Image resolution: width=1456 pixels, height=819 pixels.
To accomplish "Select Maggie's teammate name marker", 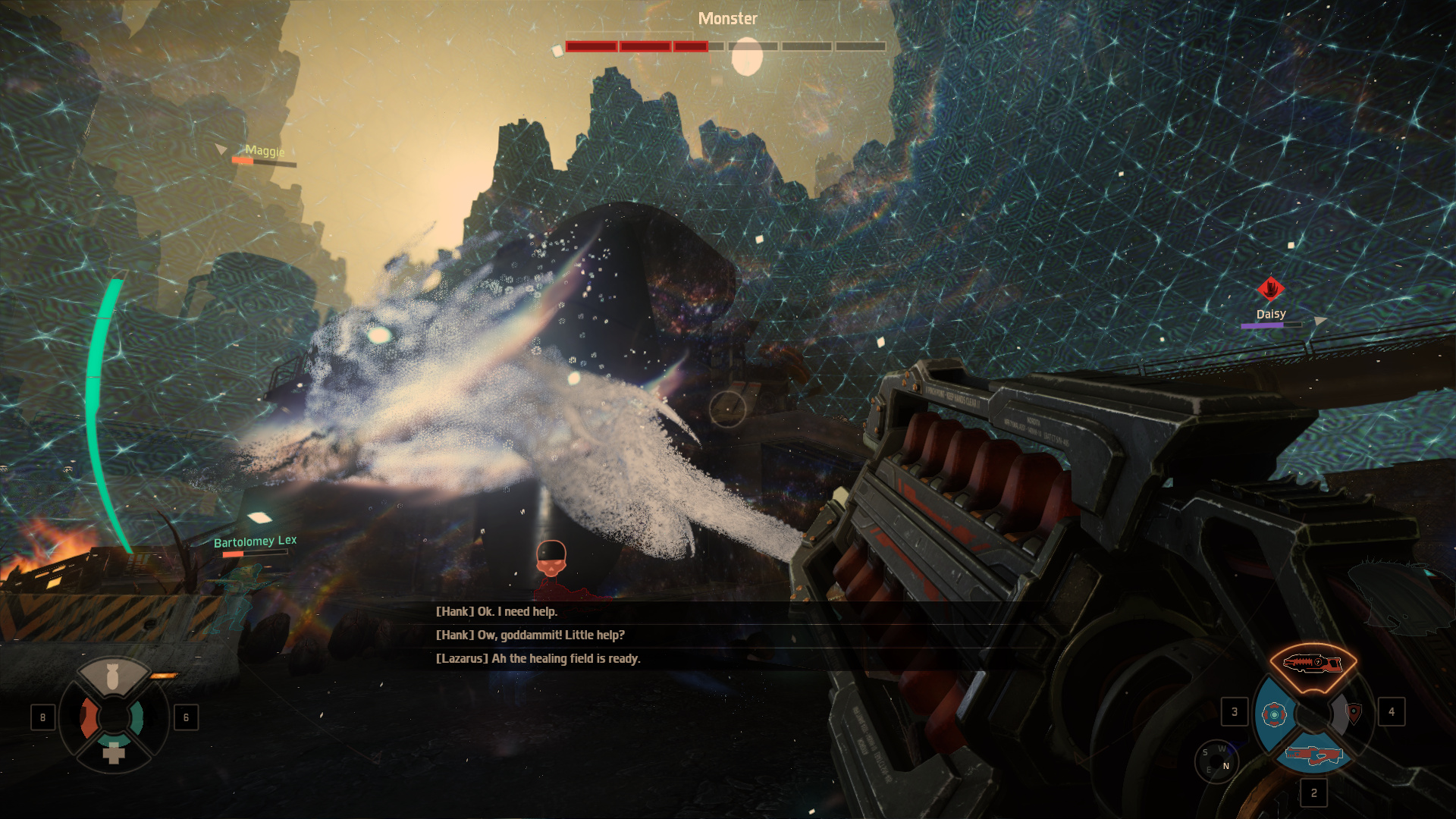I will (265, 151).
